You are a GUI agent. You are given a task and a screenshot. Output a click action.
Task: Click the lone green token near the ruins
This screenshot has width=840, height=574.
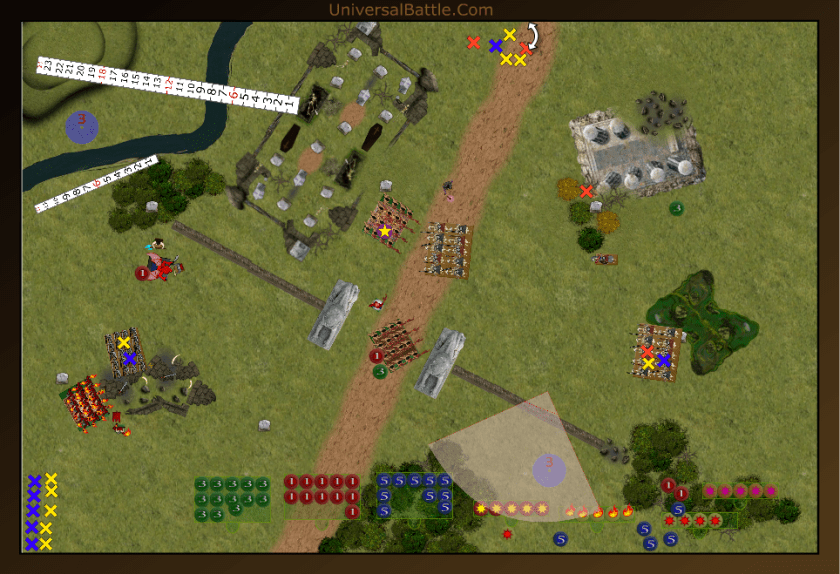click(676, 208)
